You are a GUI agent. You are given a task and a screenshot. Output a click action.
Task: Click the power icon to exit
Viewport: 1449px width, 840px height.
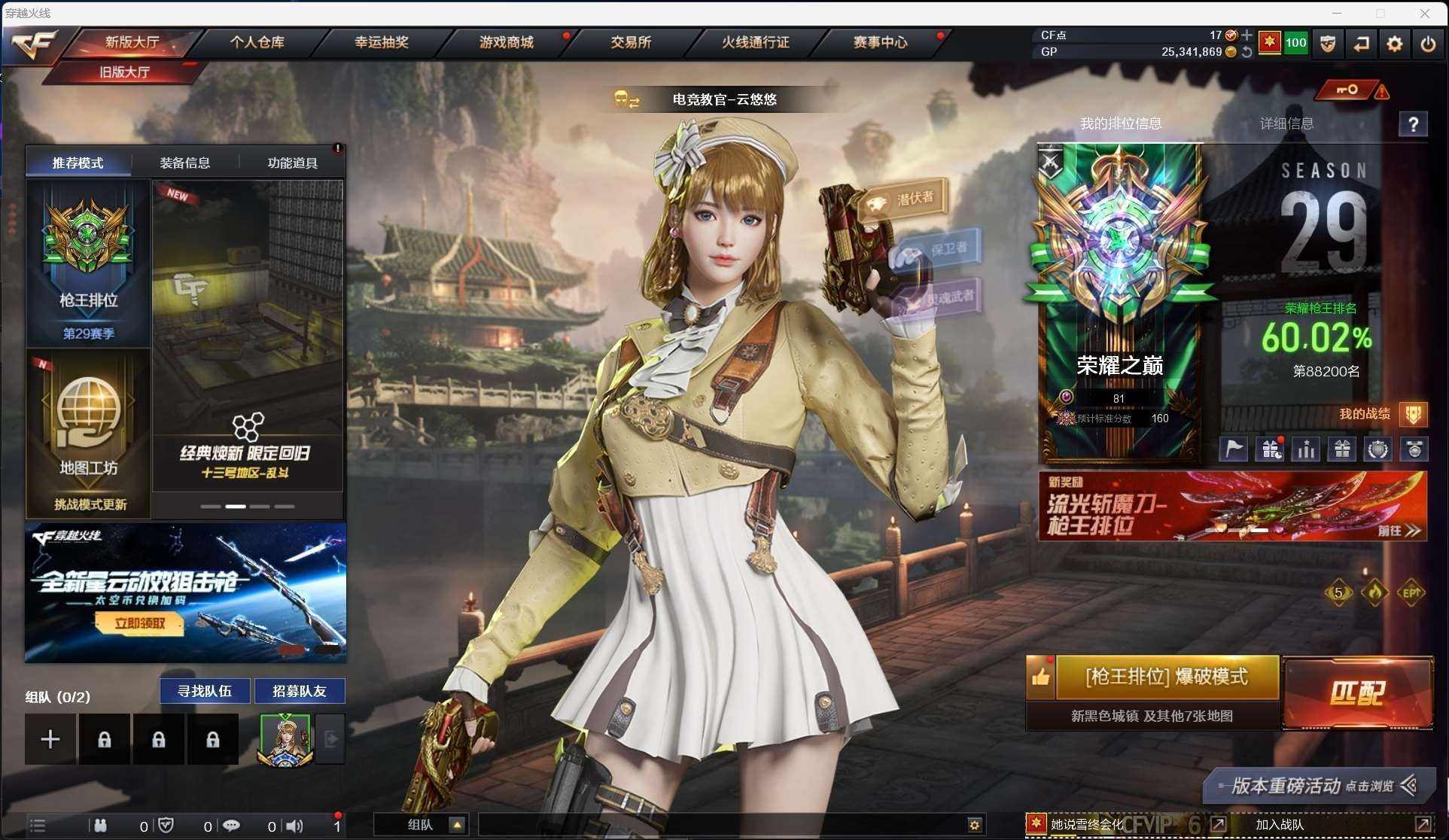pos(1428,44)
